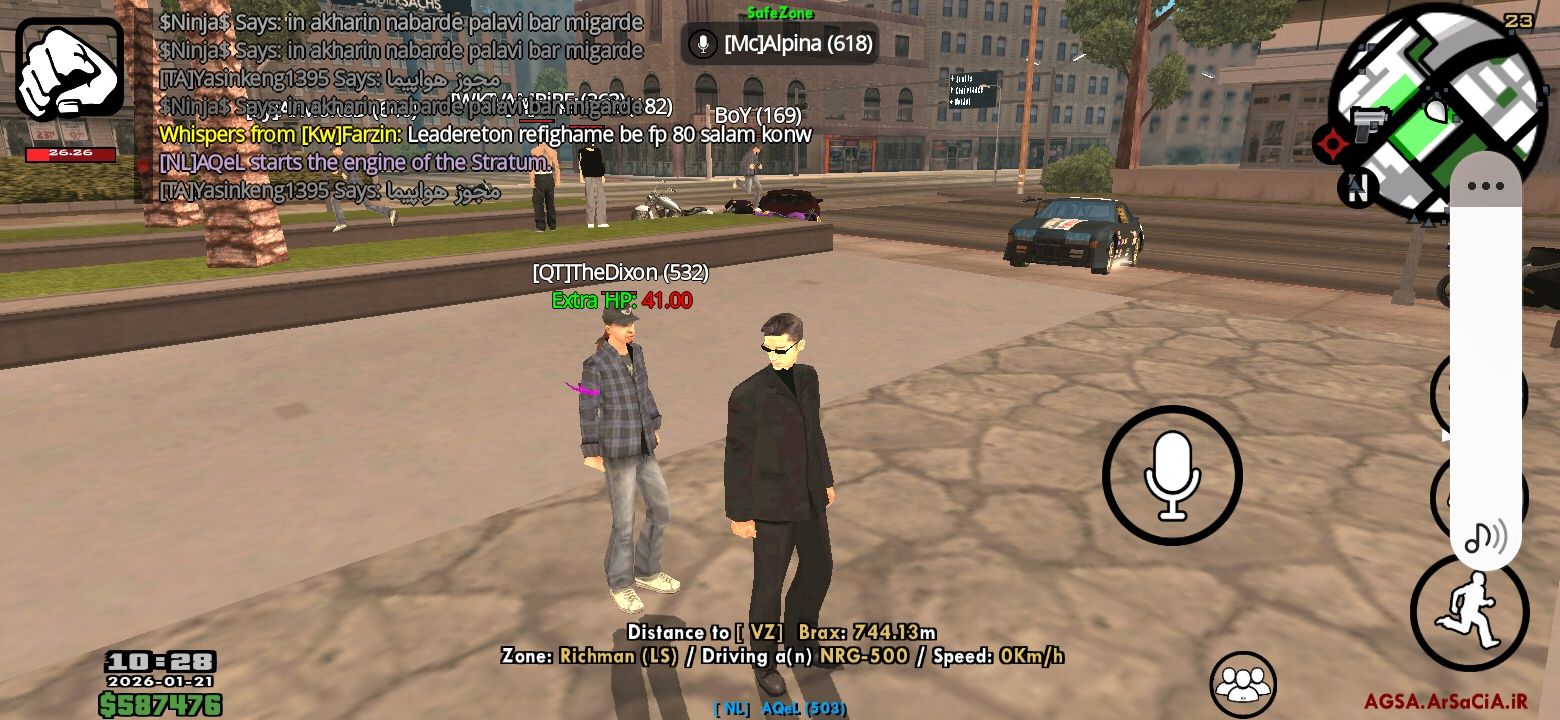The height and width of the screenshot is (720, 1560).
Task: Activate the large microphone voice chat button
Action: (1172, 475)
